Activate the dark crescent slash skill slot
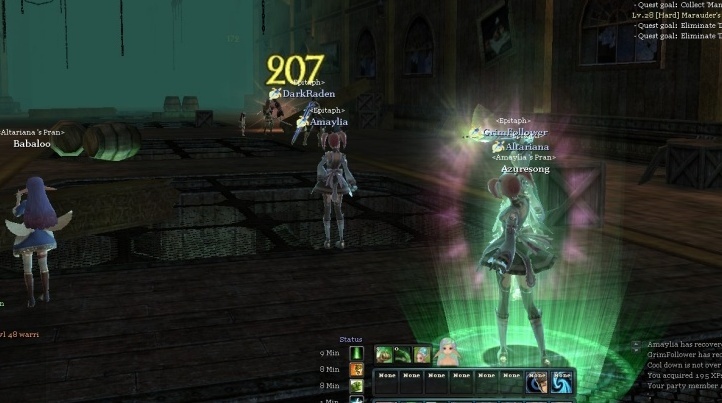 [x=536, y=381]
